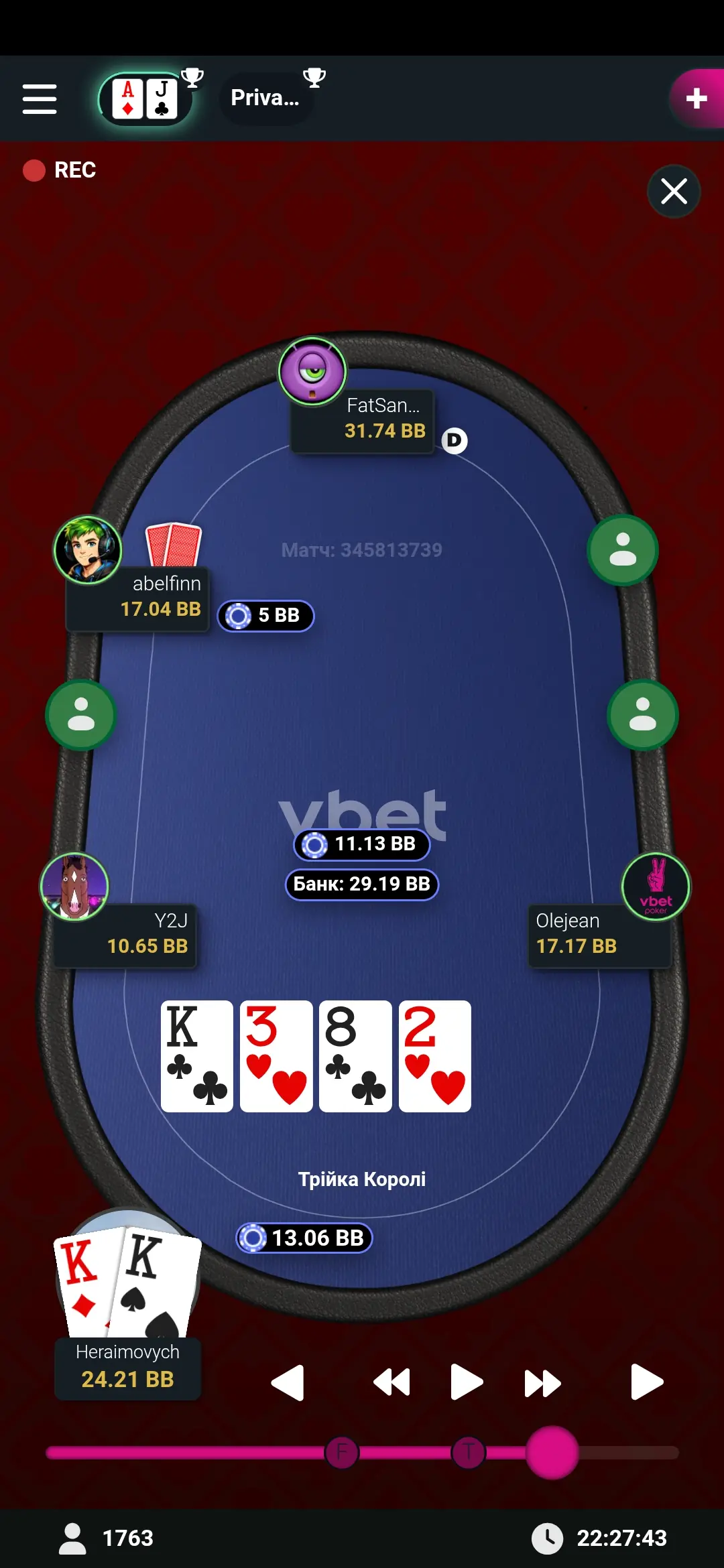Click the pink replay progress slider handle
724x1568 pixels.
[x=552, y=1453]
